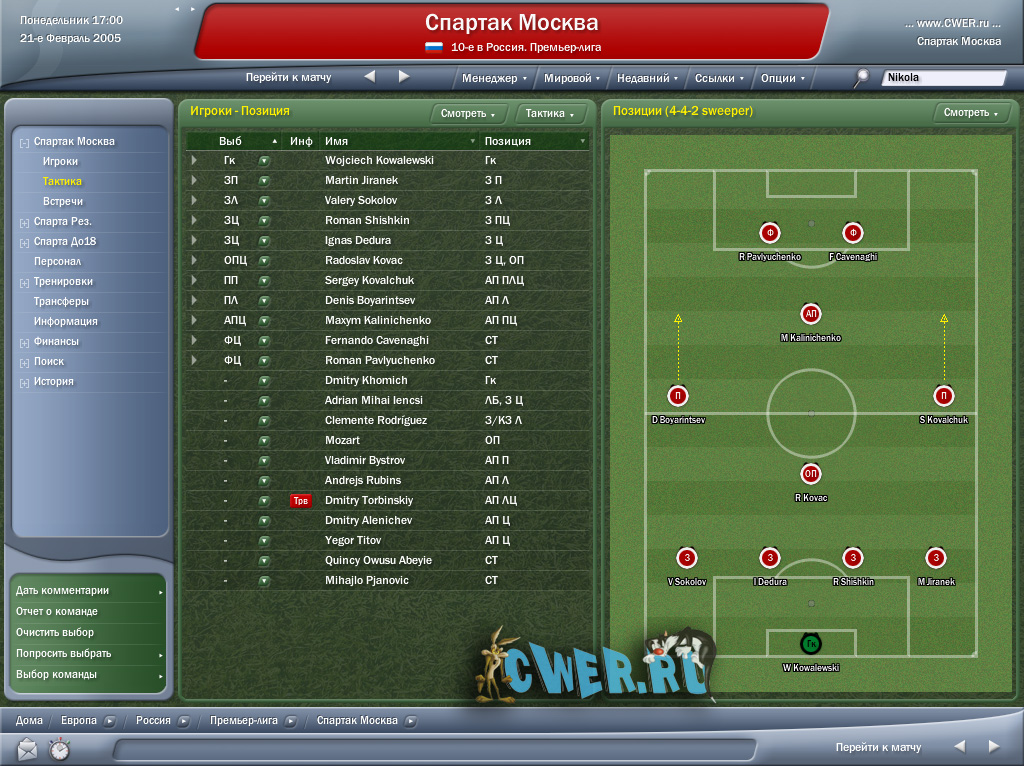Select M Kalinichenko token on the pitch
The width and height of the screenshot is (1025, 766).
[811, 314]
